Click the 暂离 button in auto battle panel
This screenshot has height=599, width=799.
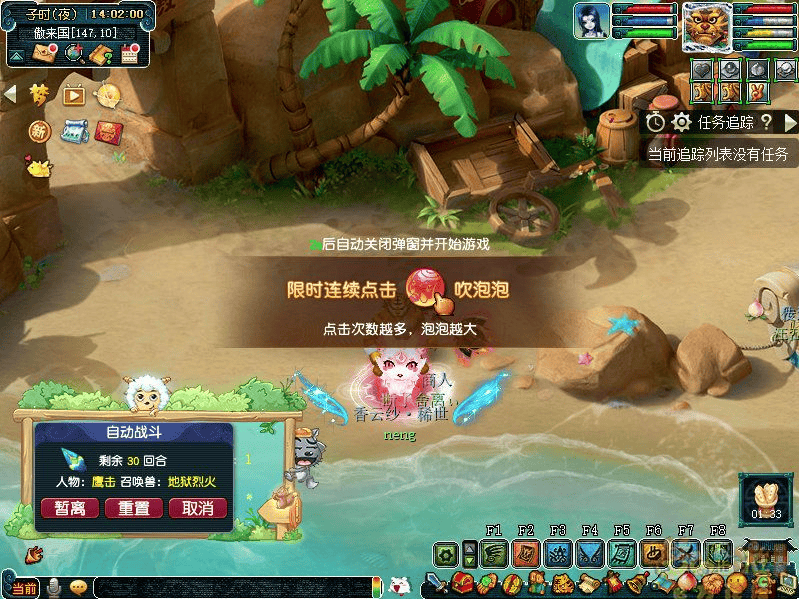[70, 508]
